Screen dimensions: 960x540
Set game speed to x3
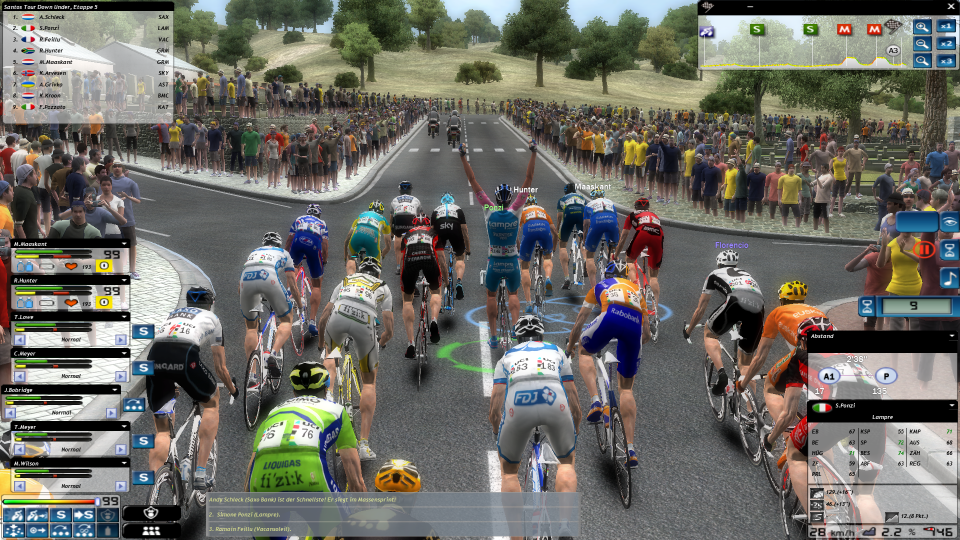(946, 61)
